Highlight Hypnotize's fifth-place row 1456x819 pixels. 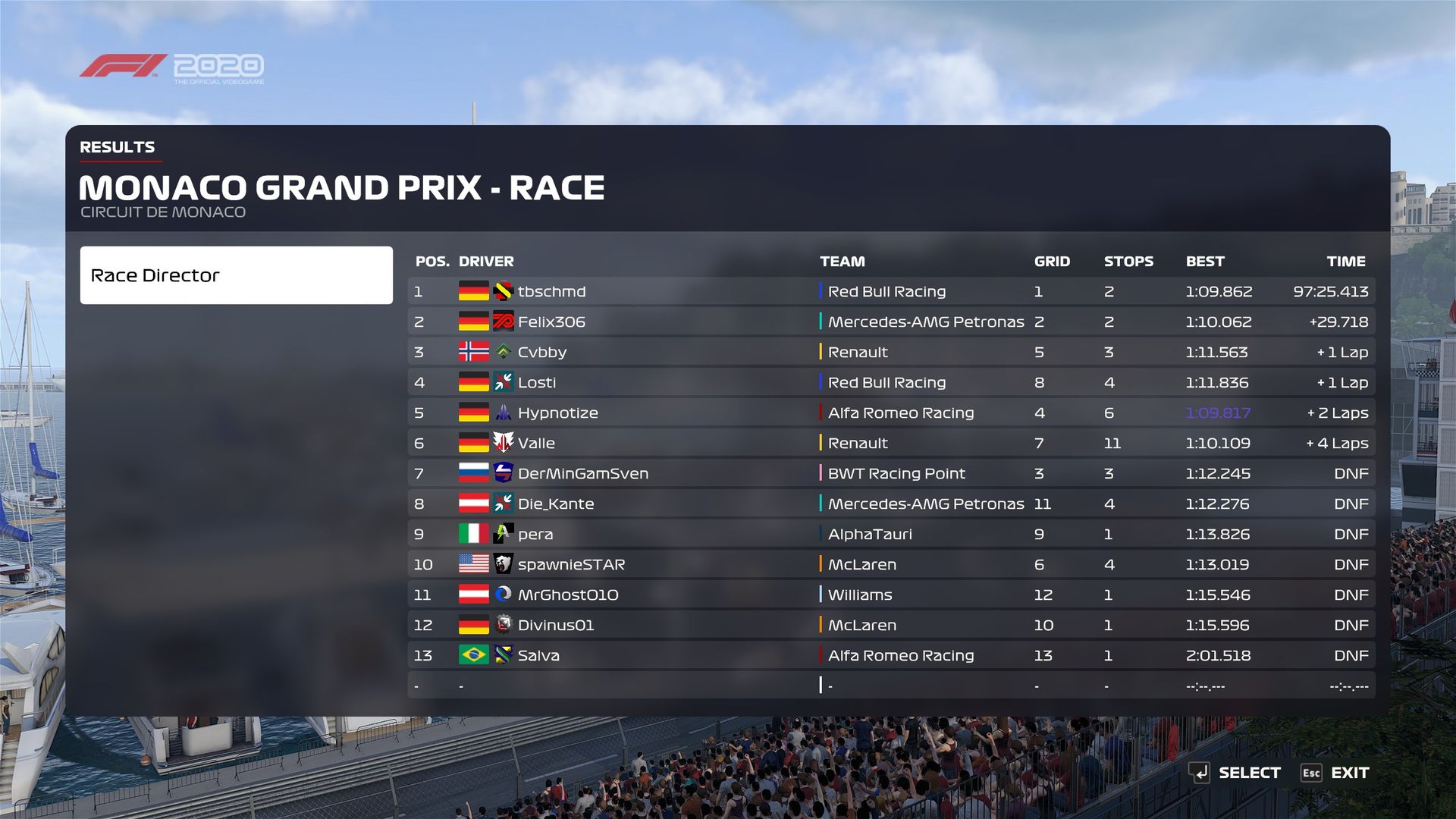tap(891, 413)
